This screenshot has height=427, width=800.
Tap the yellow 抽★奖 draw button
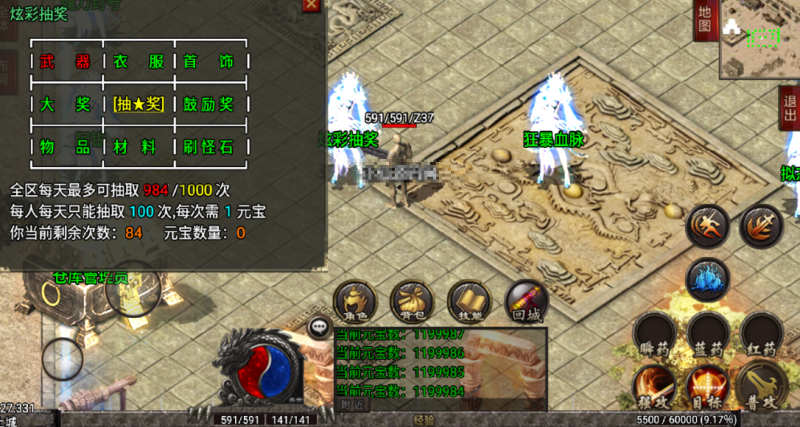pos(138,105)
